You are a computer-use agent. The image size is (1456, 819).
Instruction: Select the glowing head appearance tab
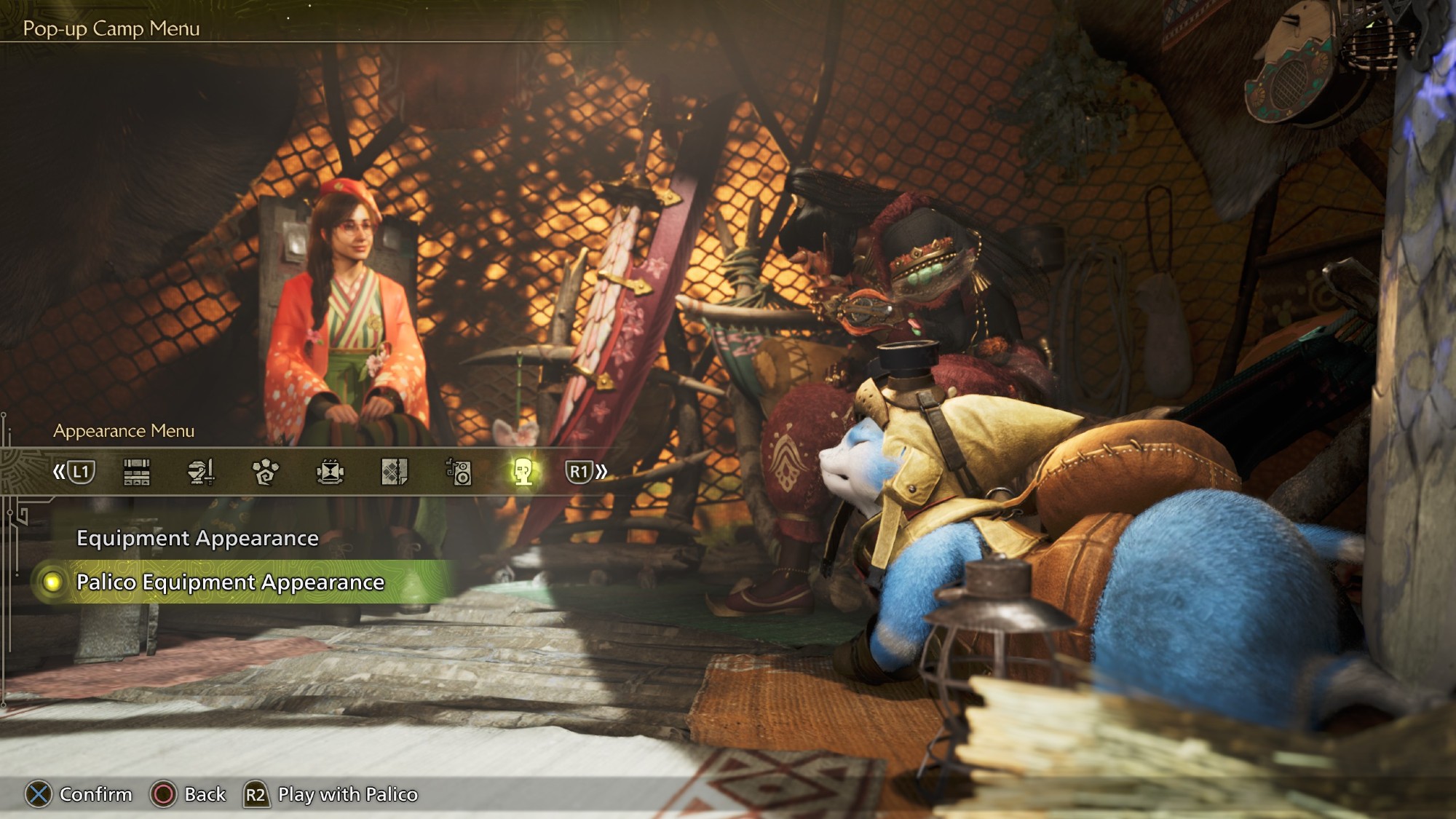coord(523,472)
